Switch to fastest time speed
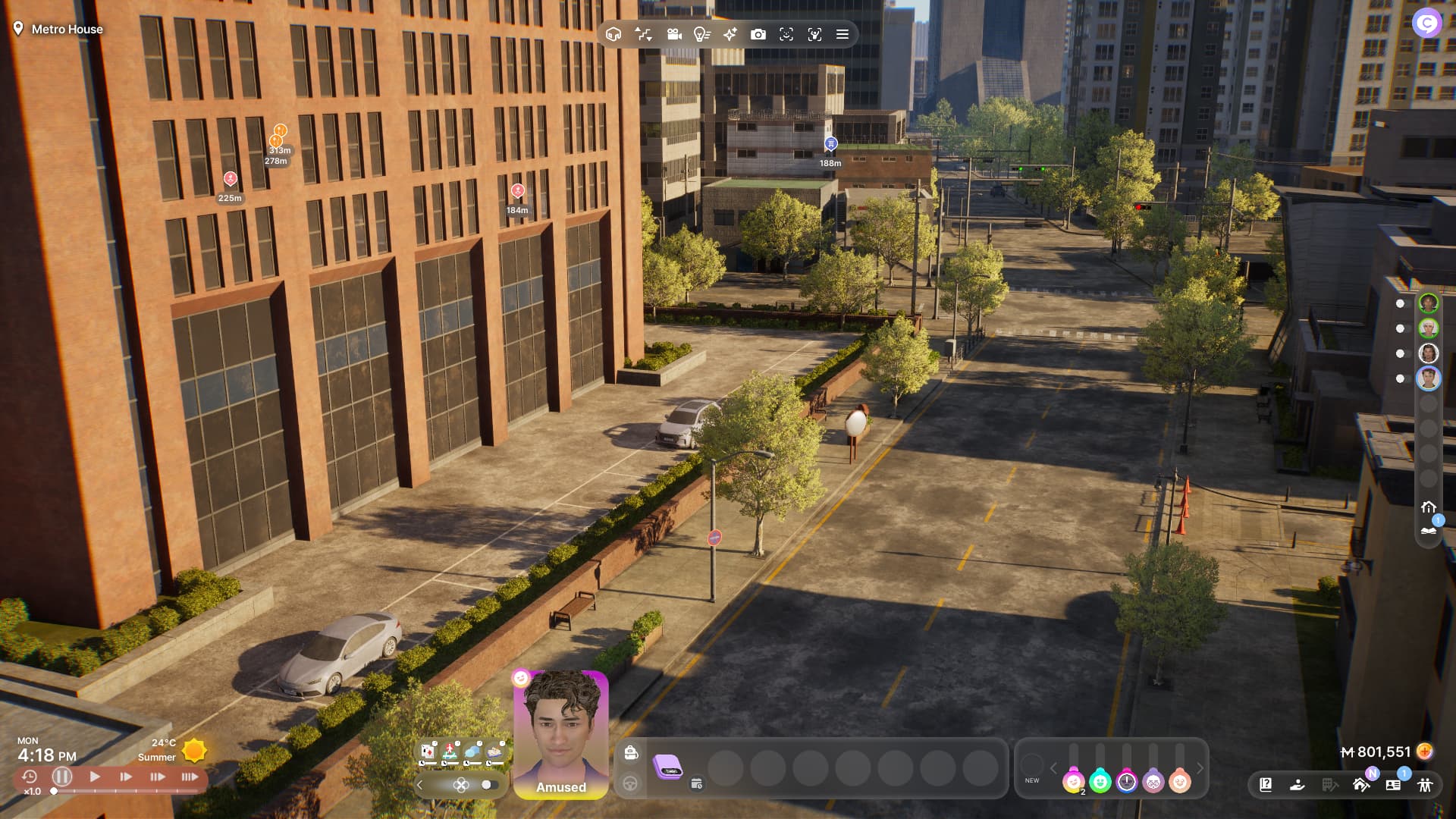Image resolution: width=1456 pixels, height=819 pixels. pyautogui.click(x=190, y=777)
